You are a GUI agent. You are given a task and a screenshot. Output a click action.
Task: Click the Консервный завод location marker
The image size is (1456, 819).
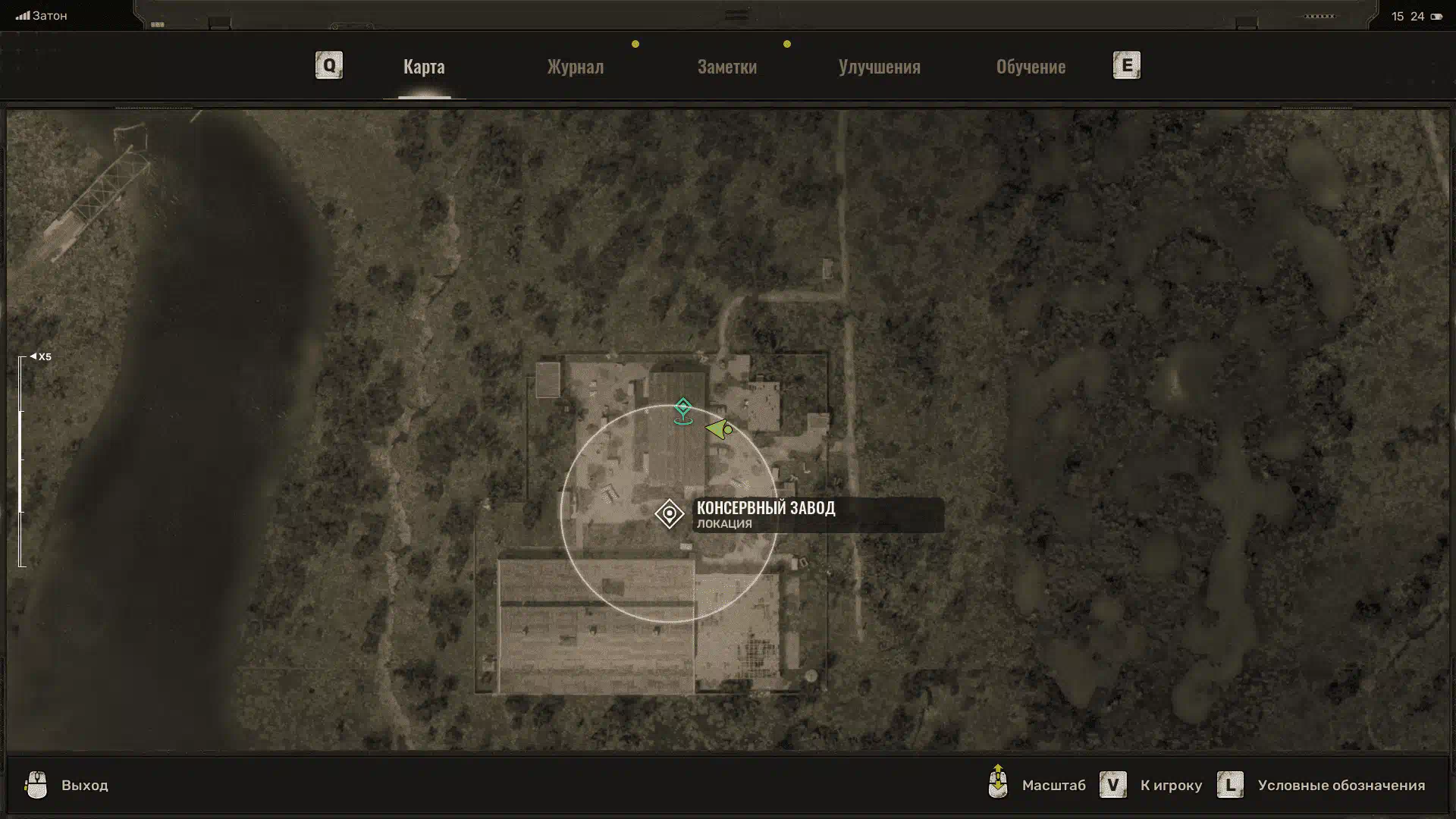click(x=669, y=514)
